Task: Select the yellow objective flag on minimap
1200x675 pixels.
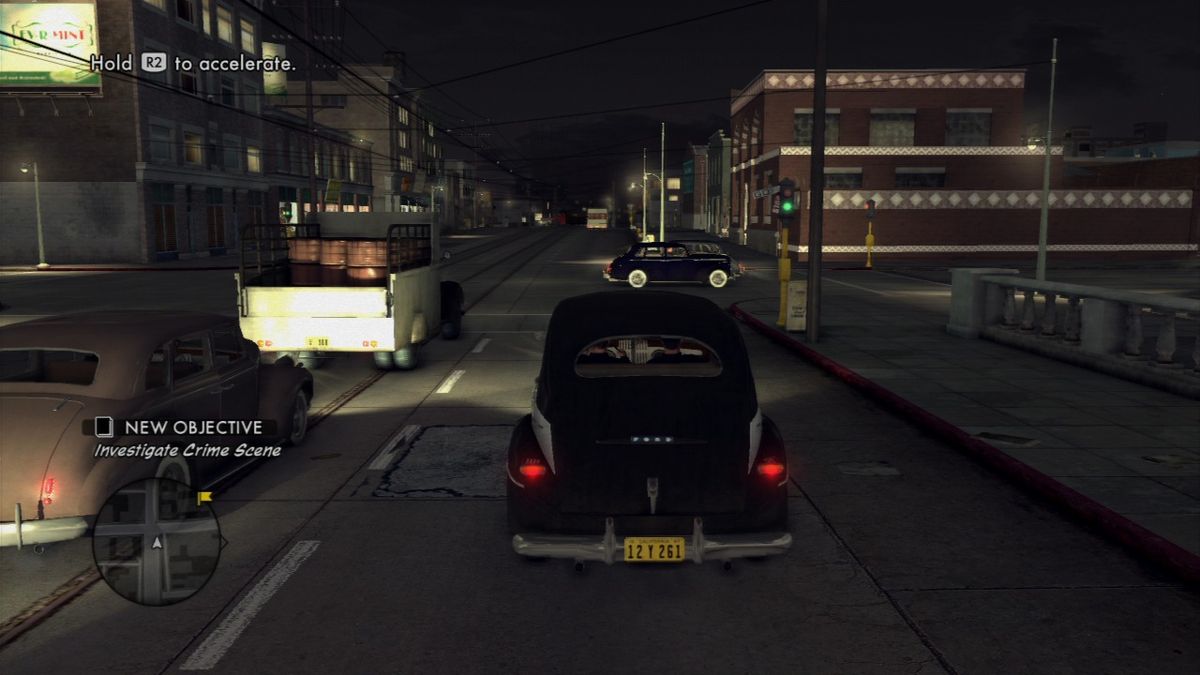Action: [x=204, y=496]
